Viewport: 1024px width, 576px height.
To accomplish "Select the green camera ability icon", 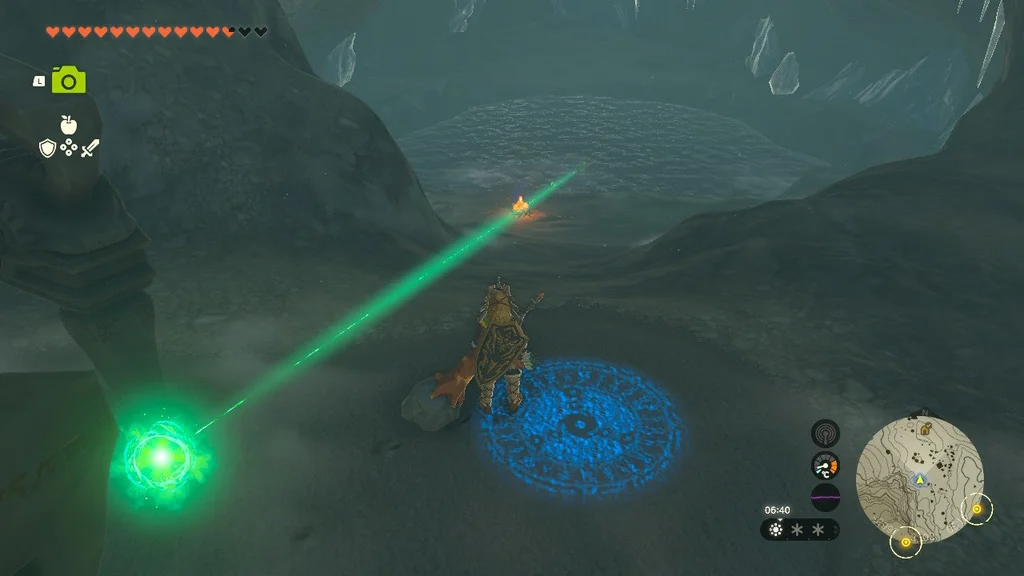I will [68, 80].
